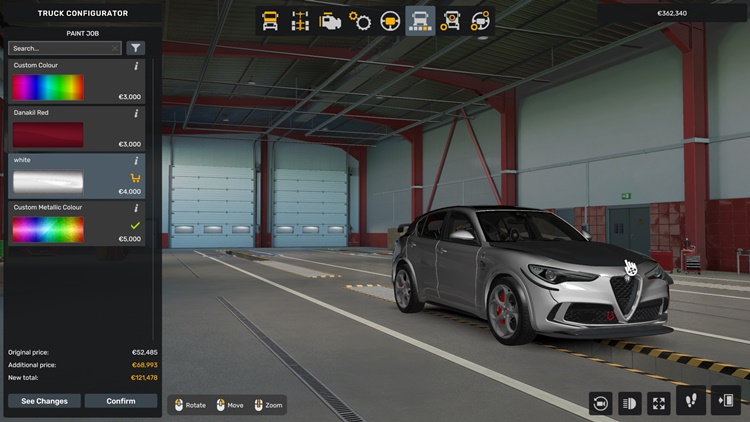Toggle fullscreen view with the arrows icon
Image resolution: width=750 pixels, height=422 pixels.
[659, 402]
